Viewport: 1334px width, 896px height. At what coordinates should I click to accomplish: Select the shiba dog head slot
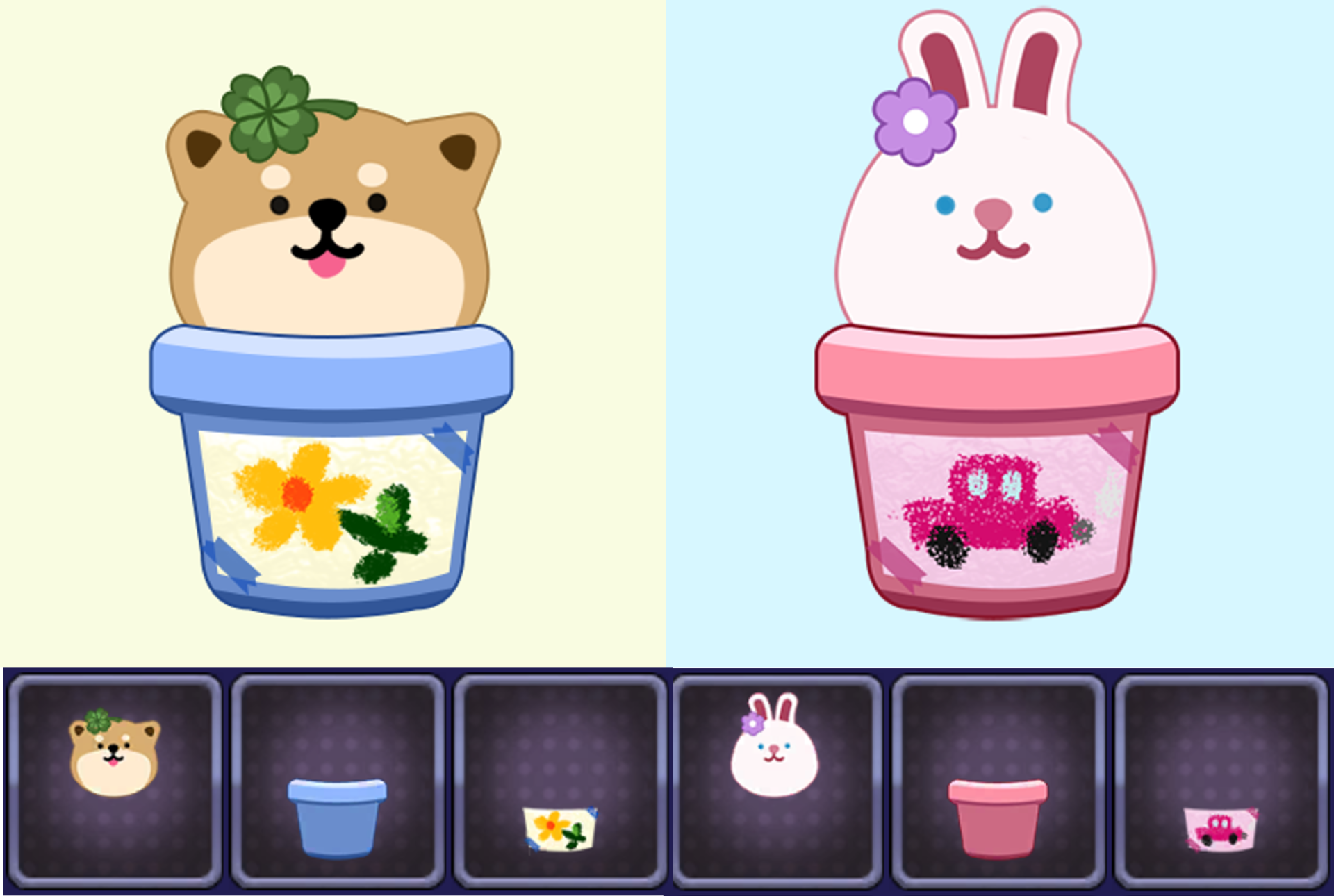coord(115,781)
